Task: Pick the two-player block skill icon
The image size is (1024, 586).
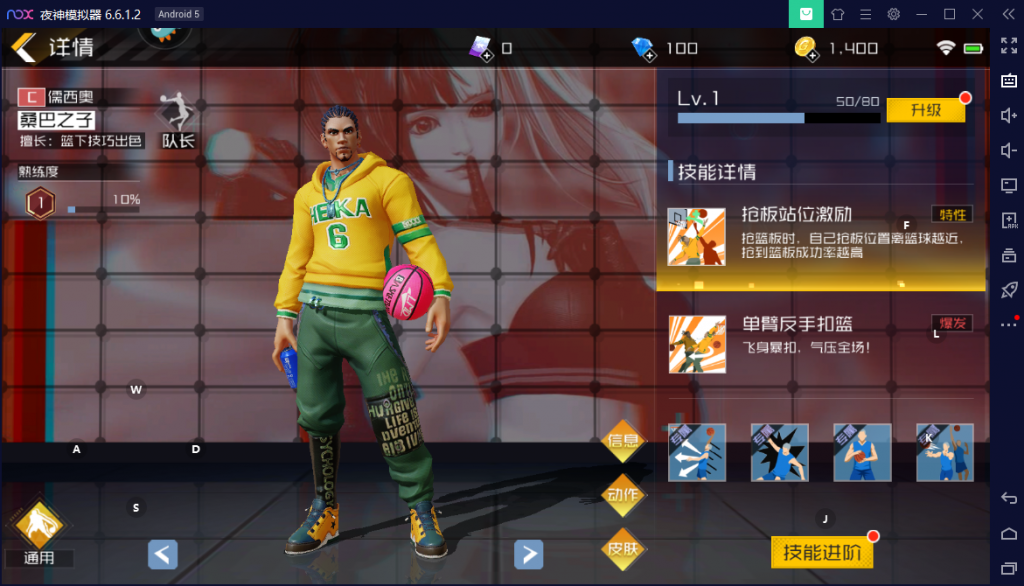Action: point(944,452)
